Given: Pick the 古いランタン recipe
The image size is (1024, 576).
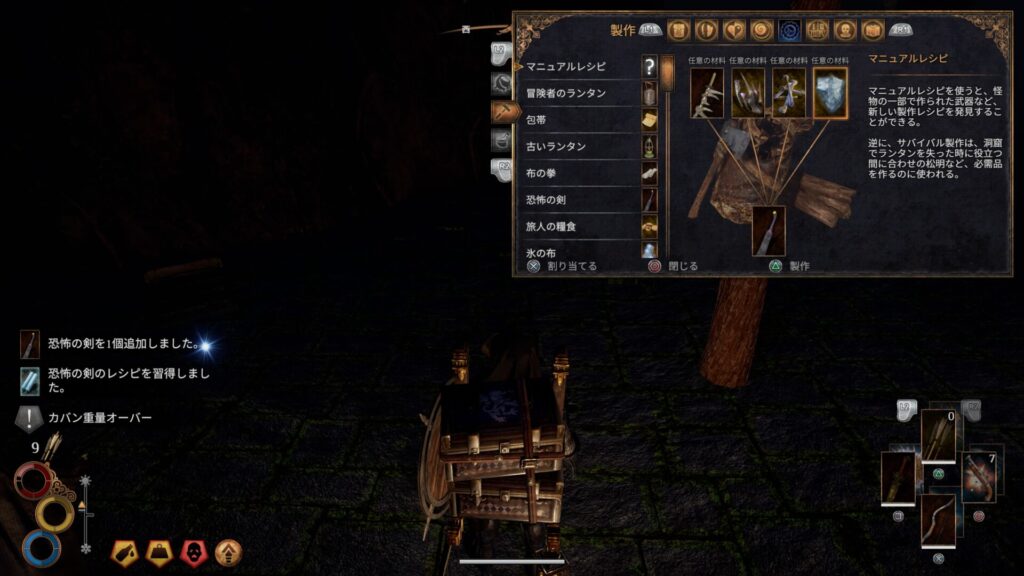Looking at the screenshot, I should (580, 147).
